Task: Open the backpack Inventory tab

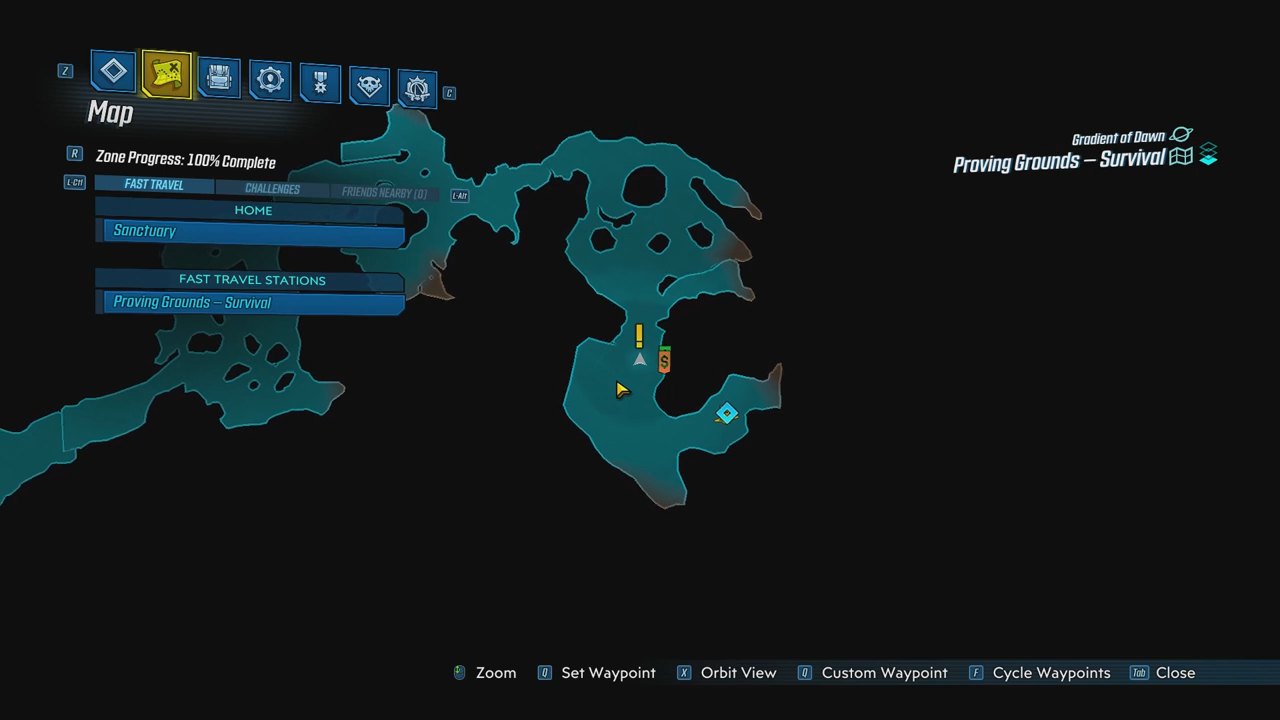Action: (x=218, y=78)
